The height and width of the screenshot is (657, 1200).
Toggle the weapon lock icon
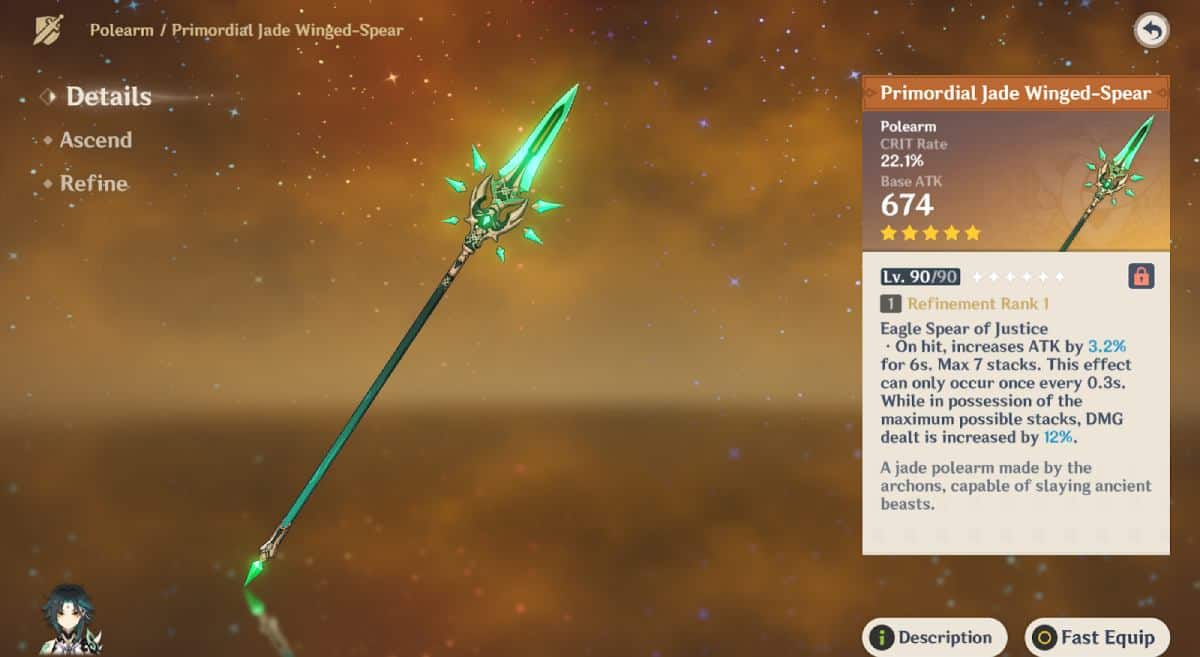(x=1141, y=276)
